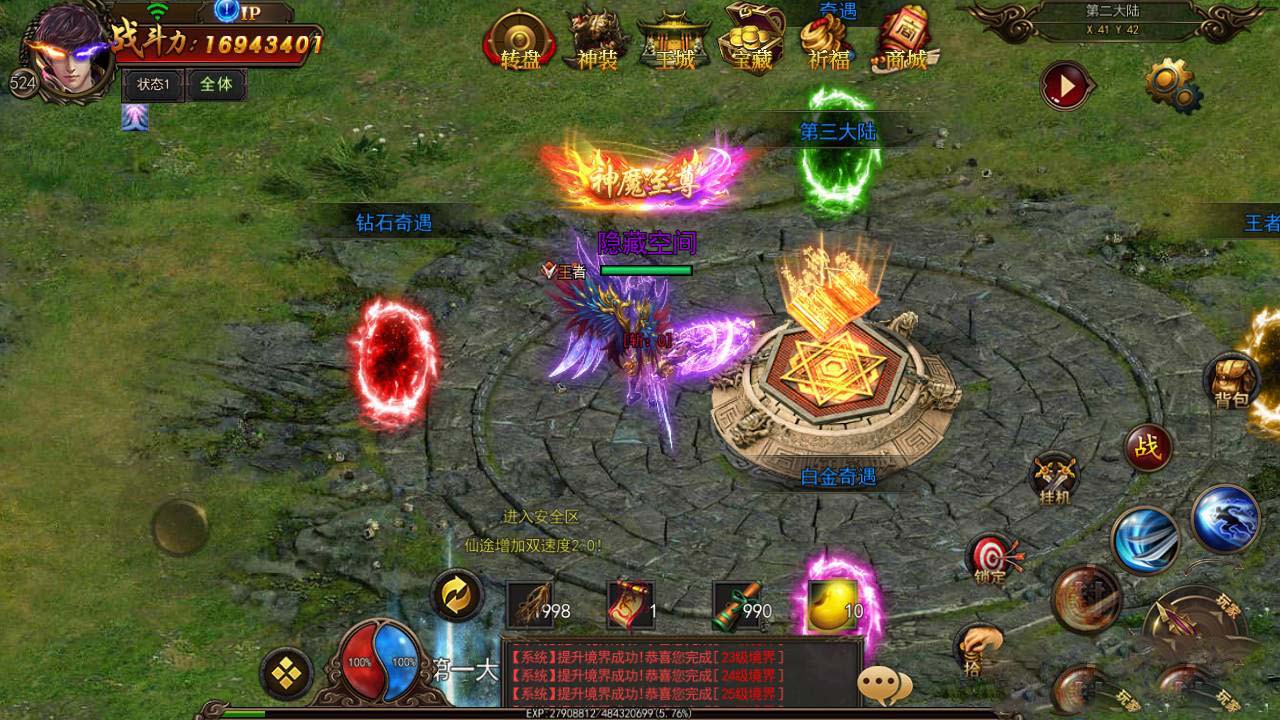Open settings with the gear icon
The width and height of the screenshot is (1280, 720).
coord(1171,85)
